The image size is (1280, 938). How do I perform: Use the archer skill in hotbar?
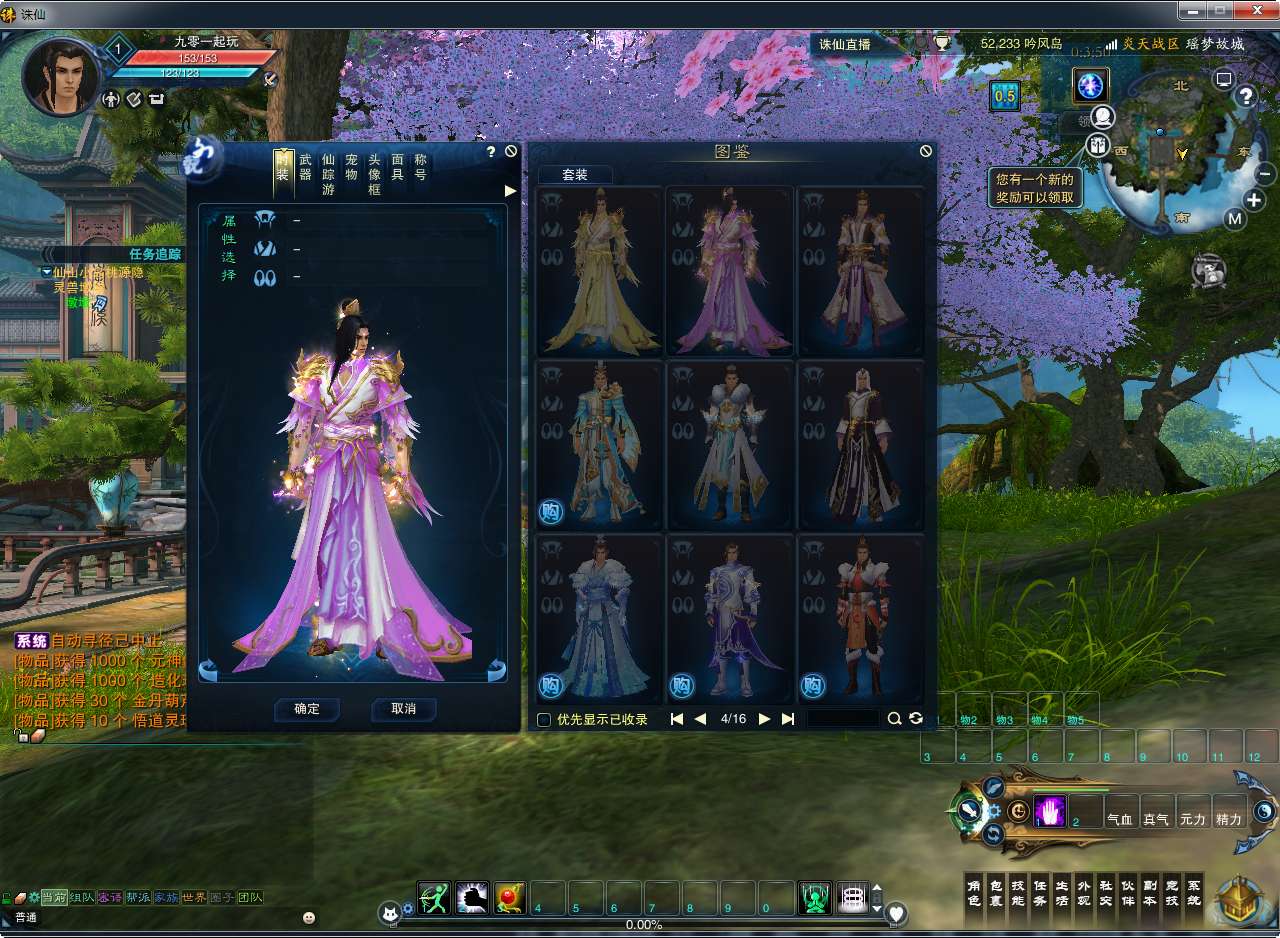435,898
